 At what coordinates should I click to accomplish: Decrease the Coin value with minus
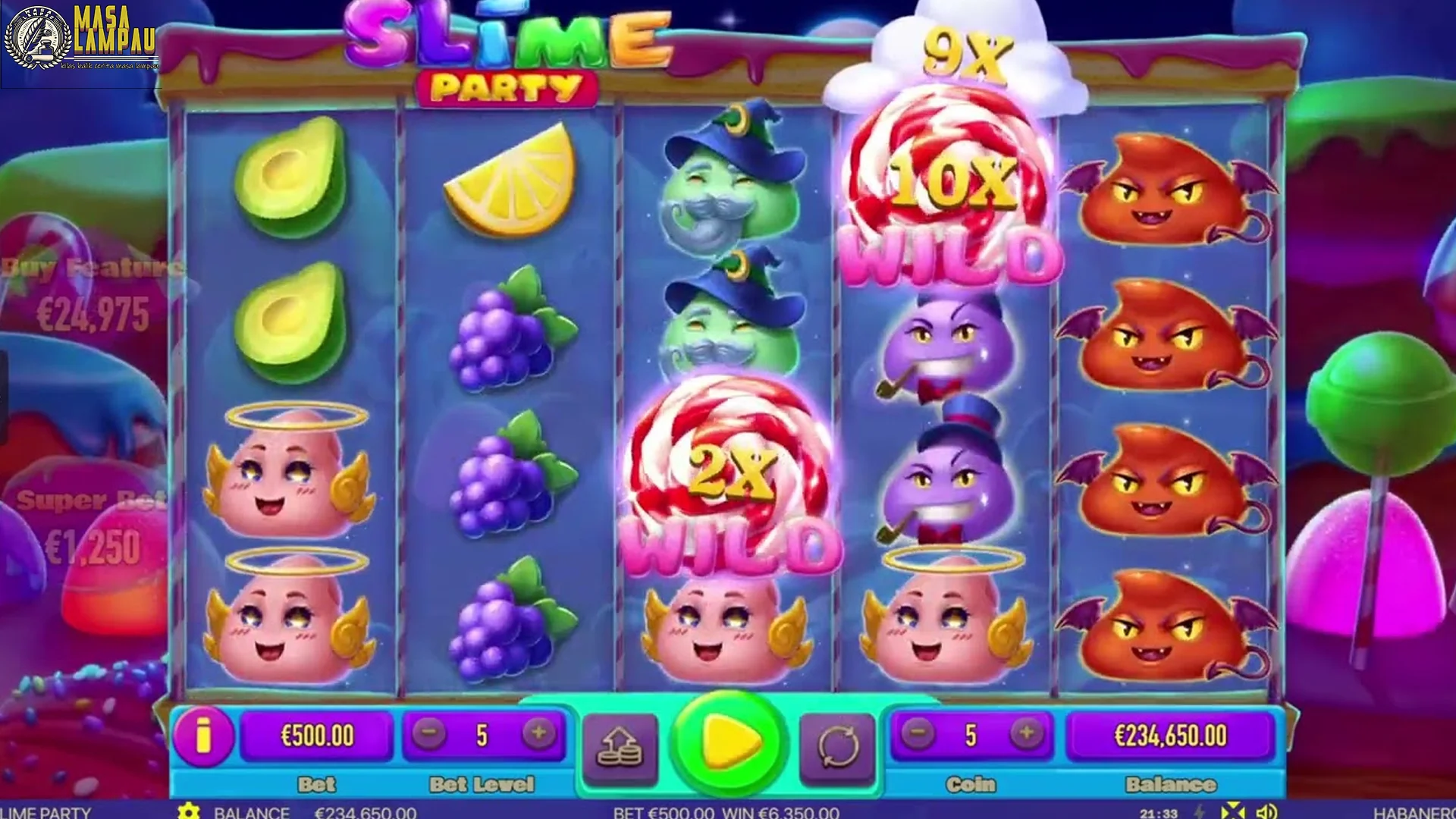919,734
